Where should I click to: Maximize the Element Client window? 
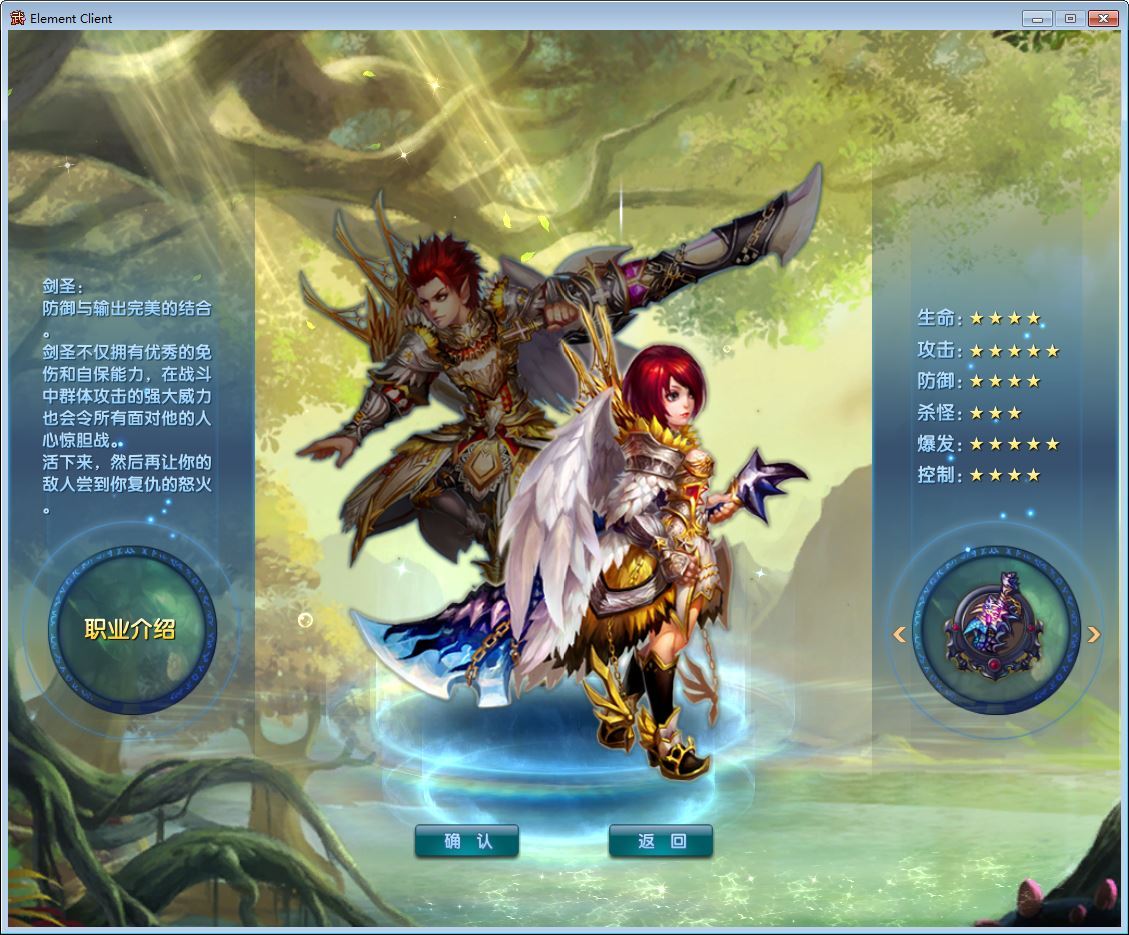pyautogui.click(x=1069, y=18)
